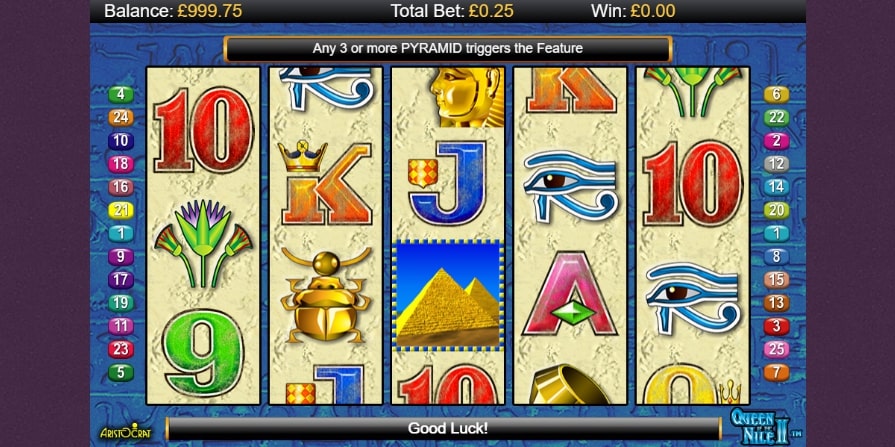Select the payline 4 marker
Screen dimensions: 895x447
121,95
